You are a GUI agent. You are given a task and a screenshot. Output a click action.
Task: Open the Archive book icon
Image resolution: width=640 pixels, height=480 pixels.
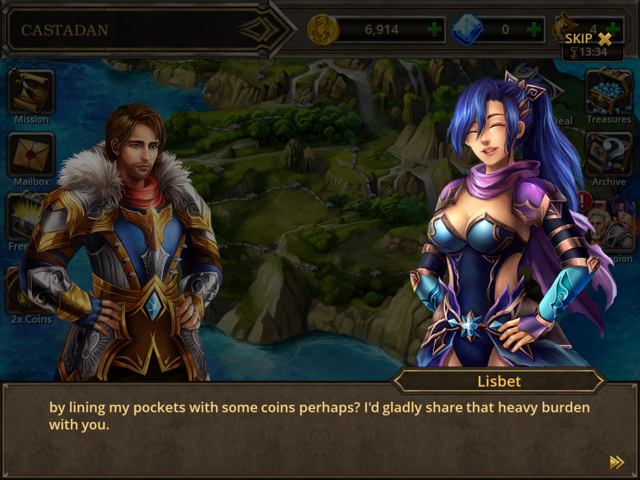(608, 155)
